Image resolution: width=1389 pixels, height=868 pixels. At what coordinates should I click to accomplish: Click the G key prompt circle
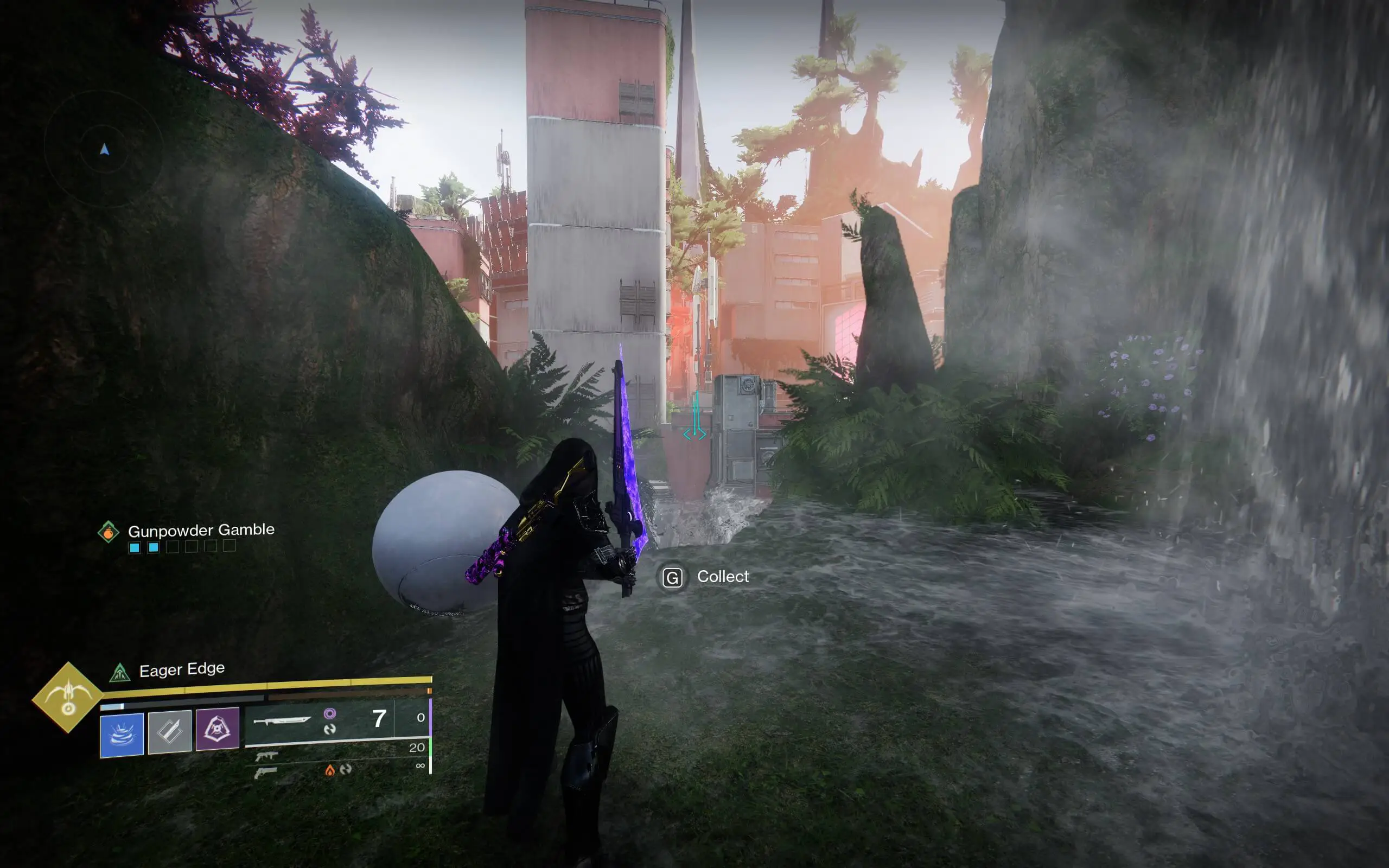click(x=674, y=576)
